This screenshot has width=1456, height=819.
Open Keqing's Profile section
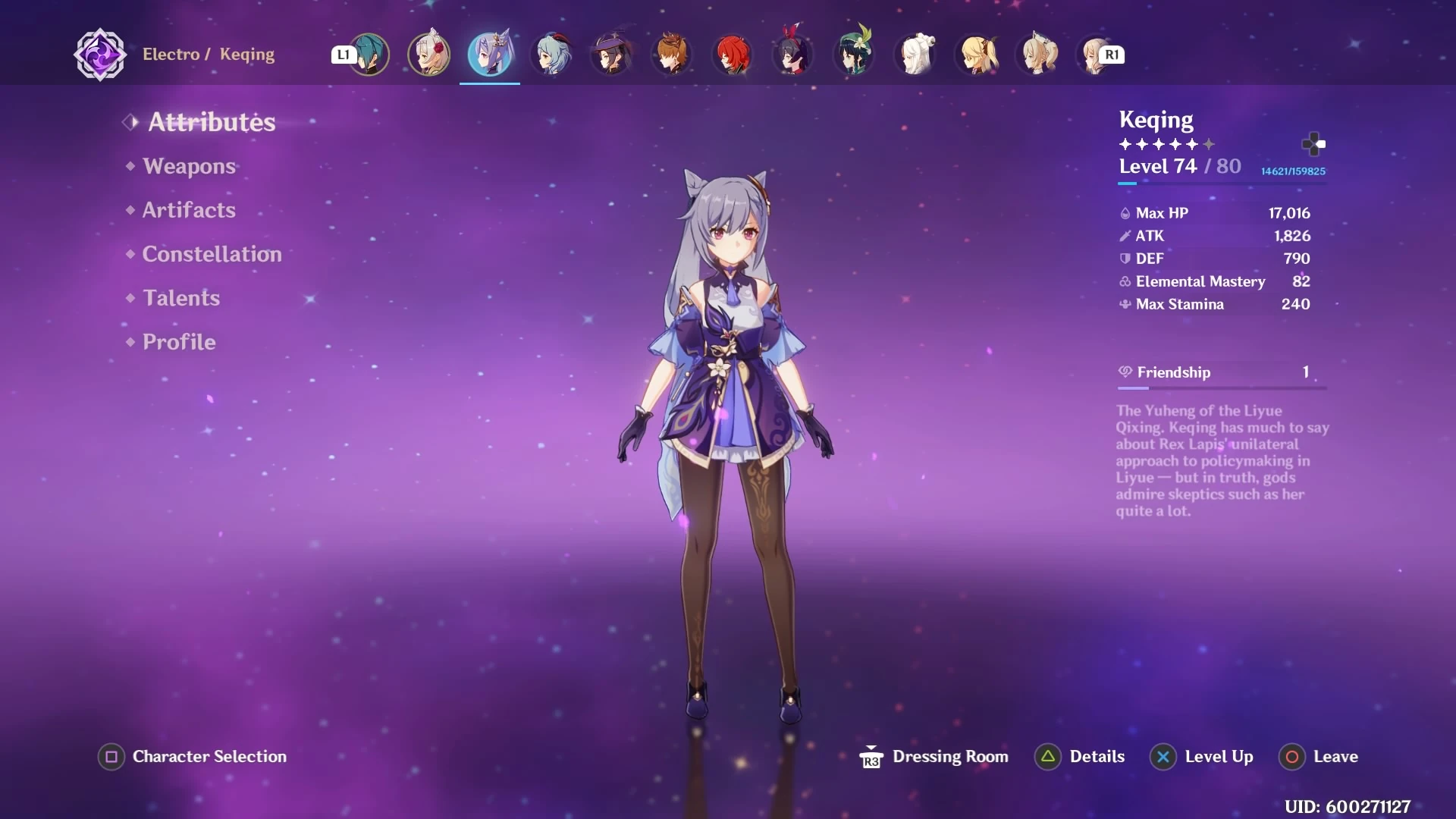pyautogui.click(x=178, y=342)
